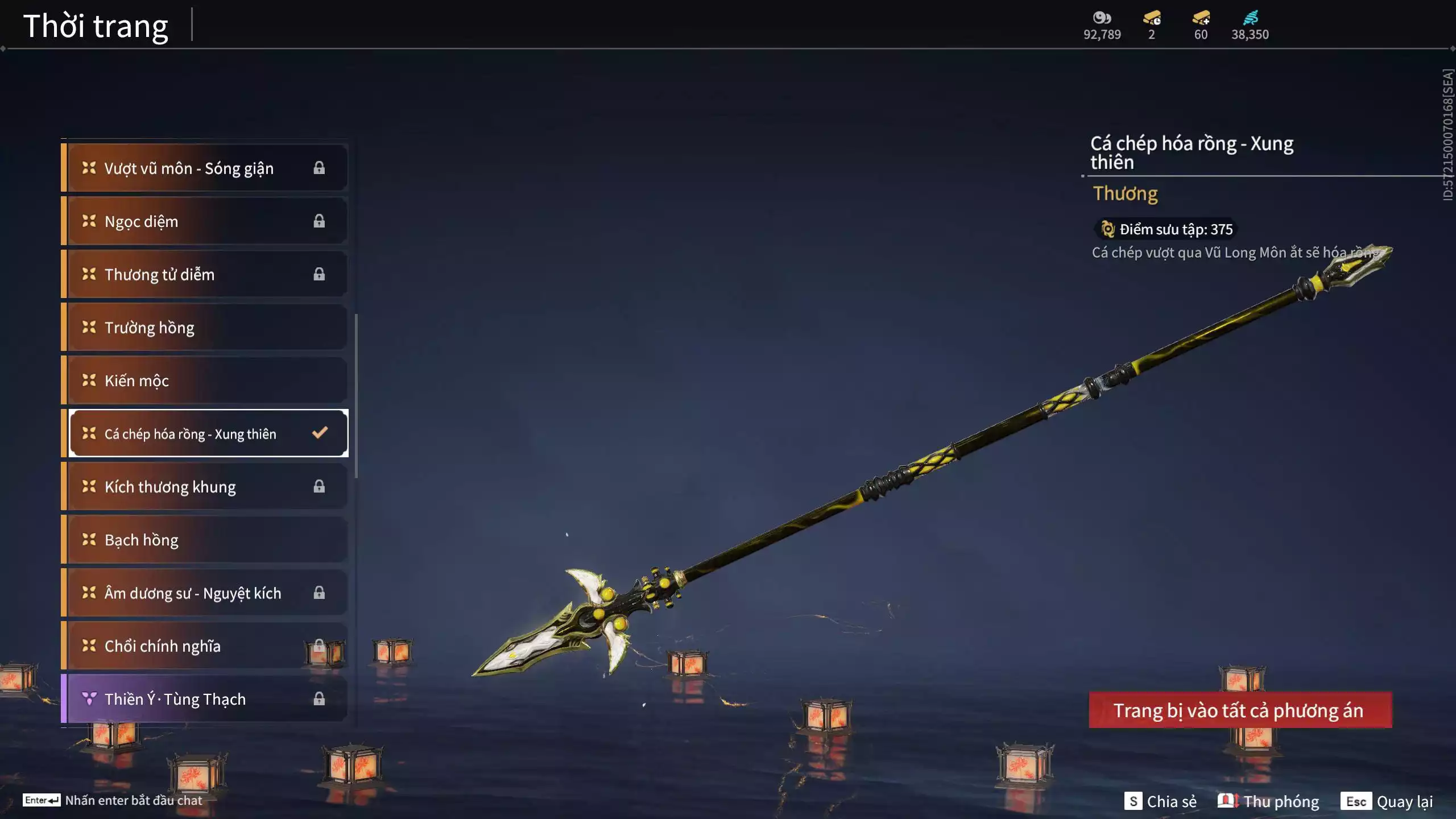Choose the Bạch hồng skin
The image size is (1456, 819).
[x=205, y=540]
